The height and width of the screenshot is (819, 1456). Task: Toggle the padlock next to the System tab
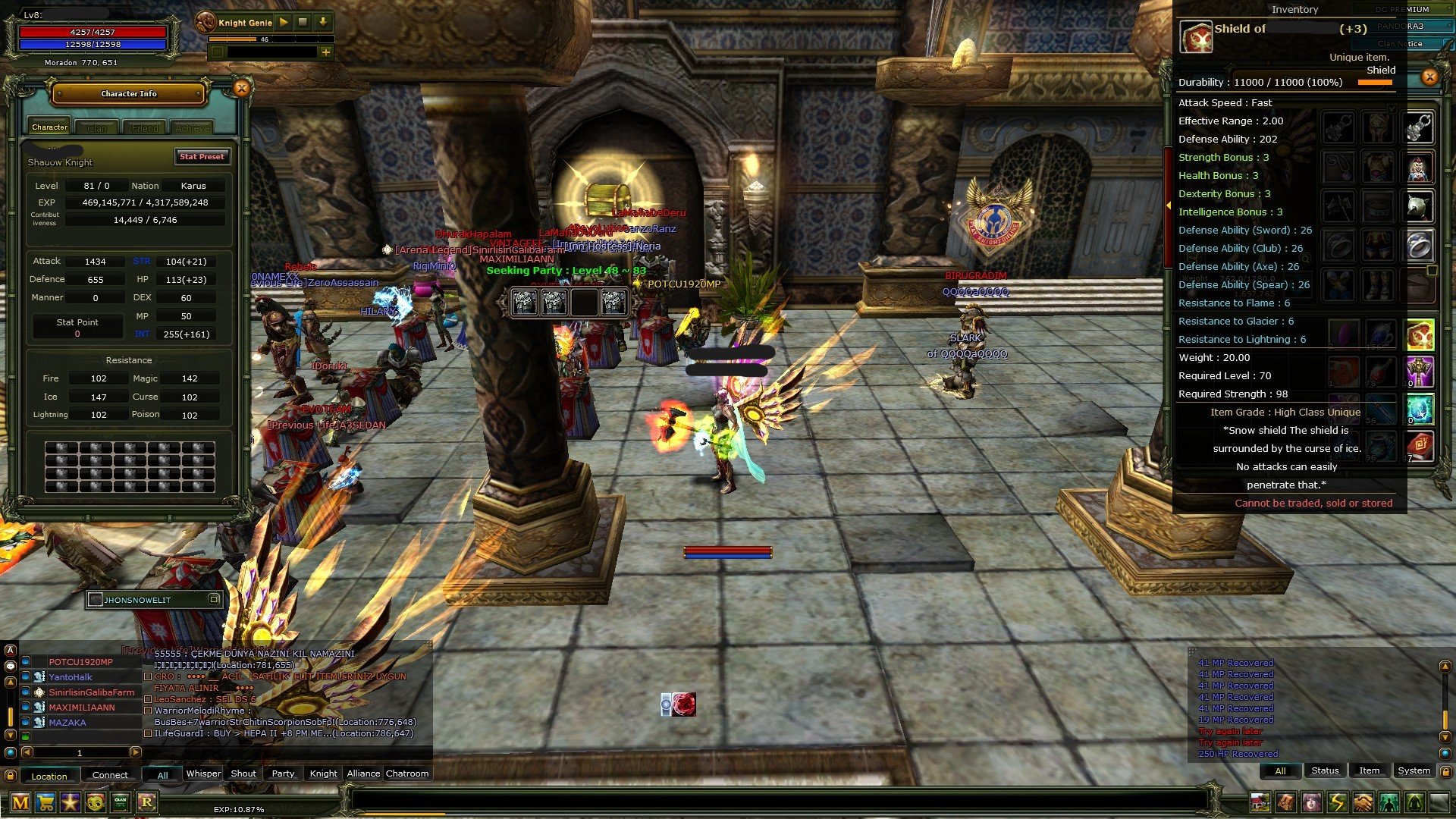[x=1445, y=771]
